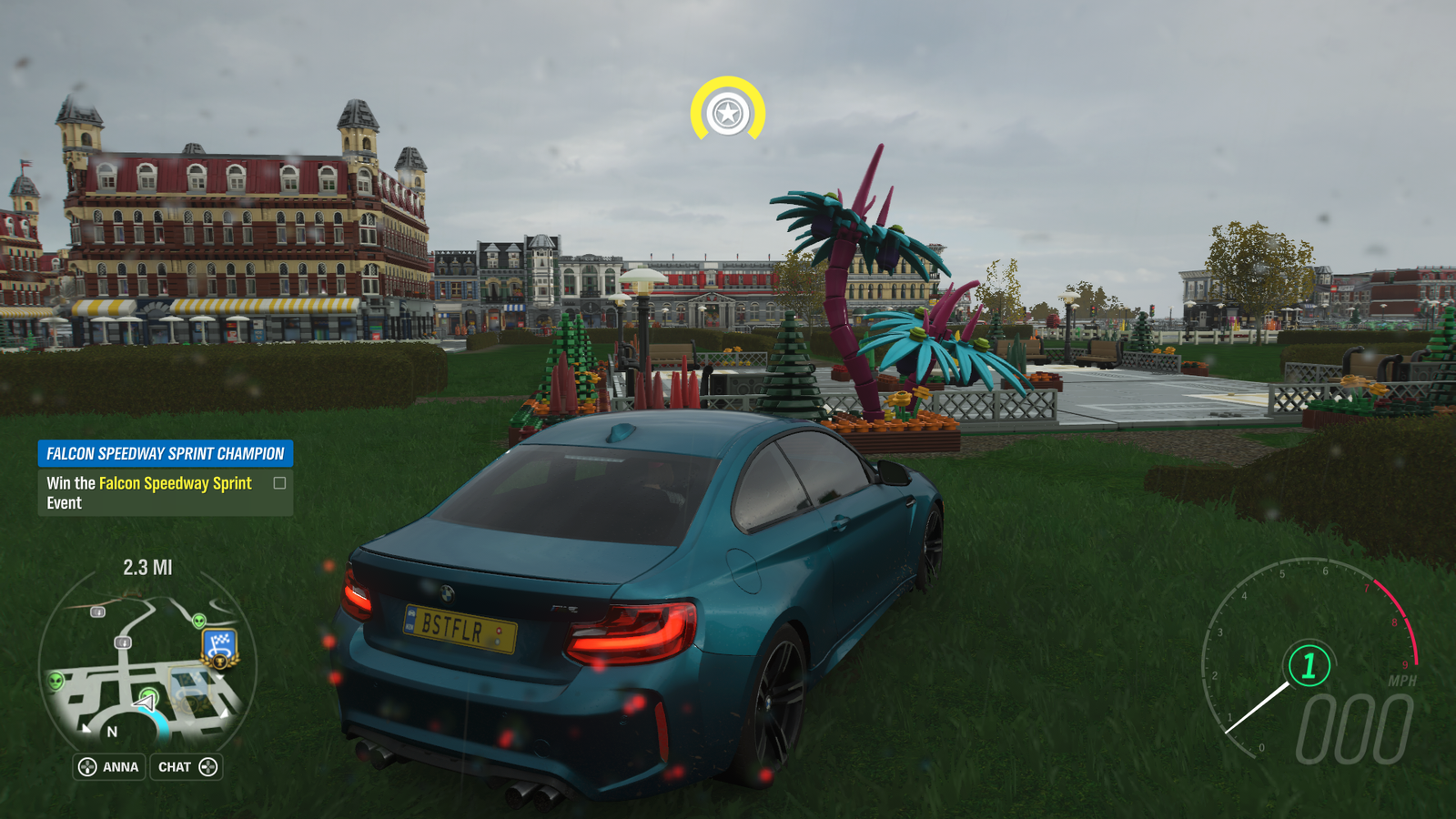Screen dimensions: 1456x819
Task: Click the yellow star waypoint marker
Action: tap(728, 113)
